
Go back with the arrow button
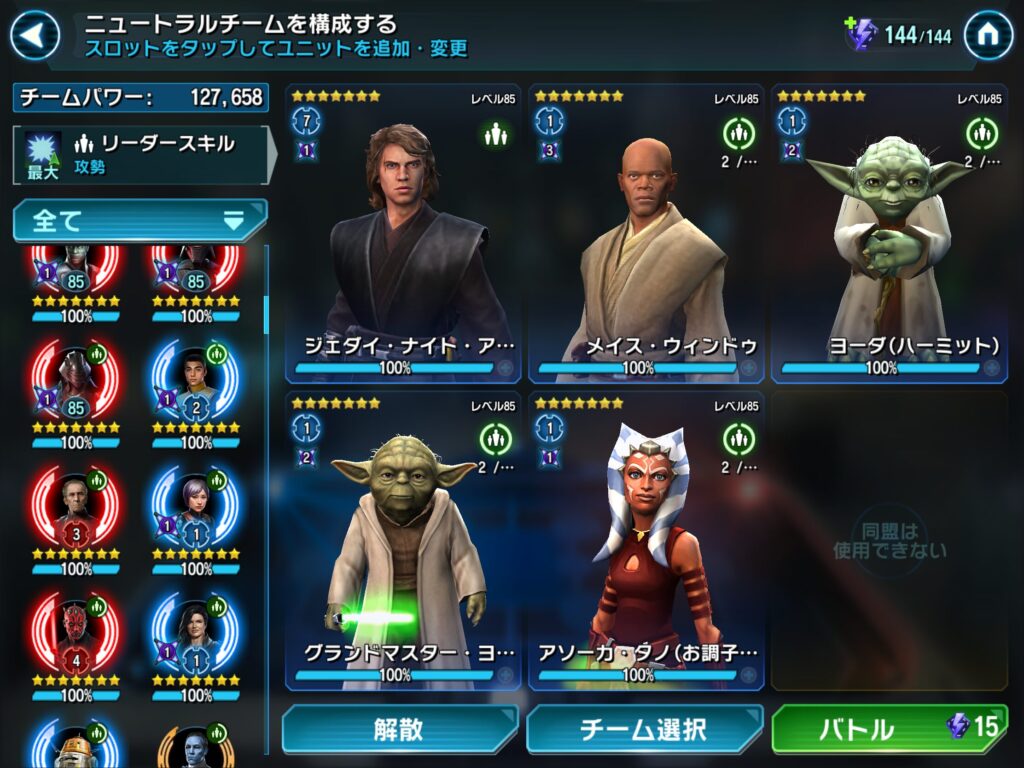coord(34,36)
